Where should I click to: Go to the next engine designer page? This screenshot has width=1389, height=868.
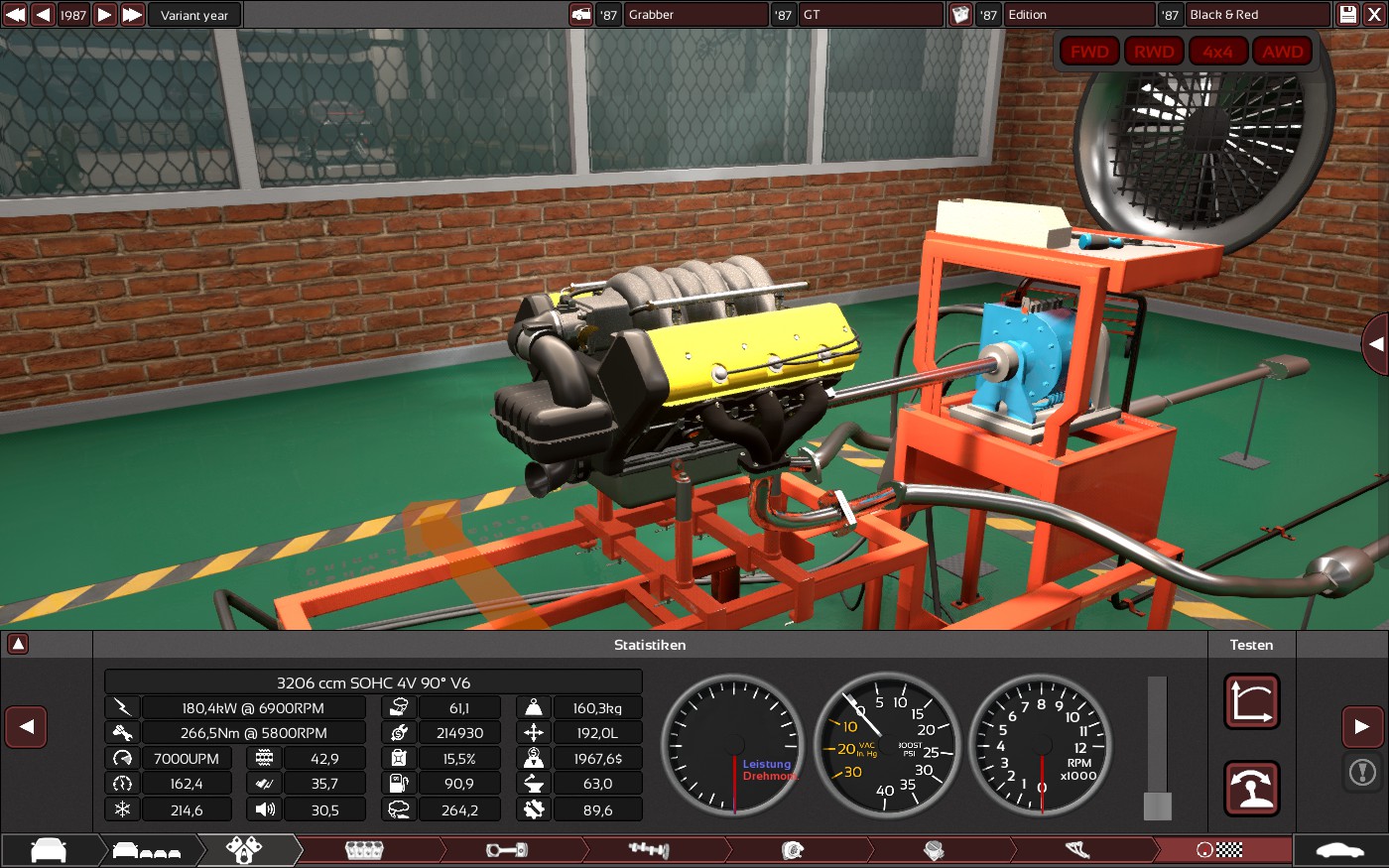tap(1362, 727)
